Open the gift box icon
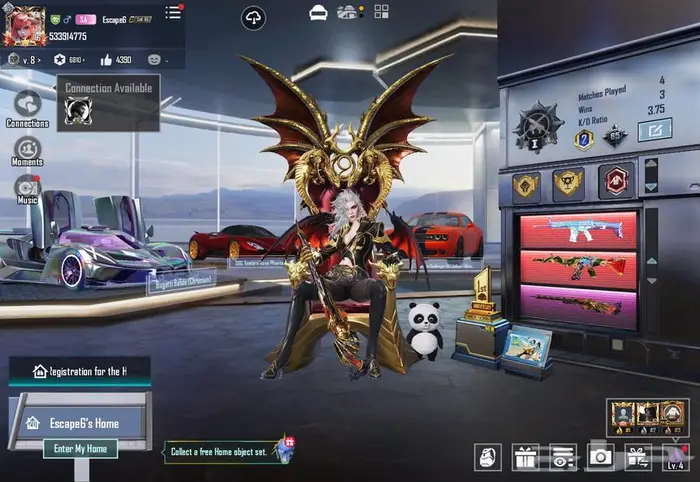 525,457
